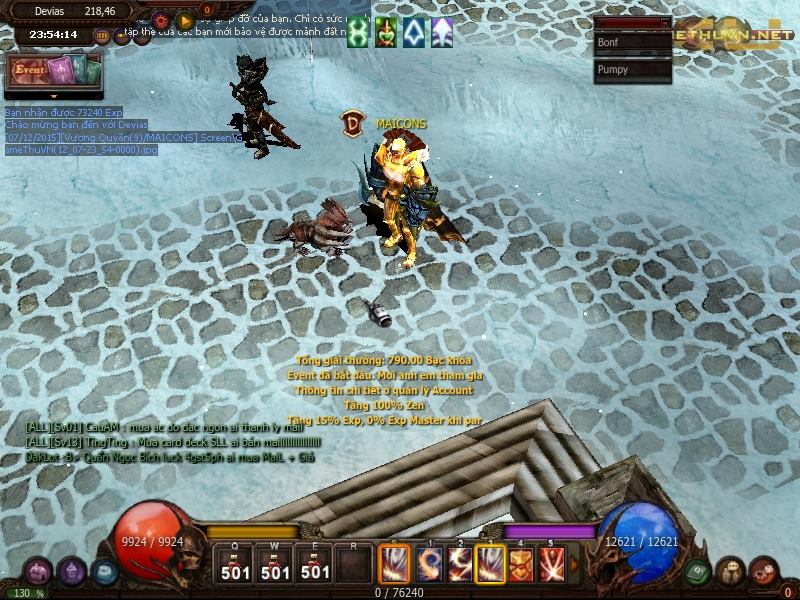This screenshot has height=600, width=800.
Task: Select the empty R quick slot
Action: tap(353, 564)
